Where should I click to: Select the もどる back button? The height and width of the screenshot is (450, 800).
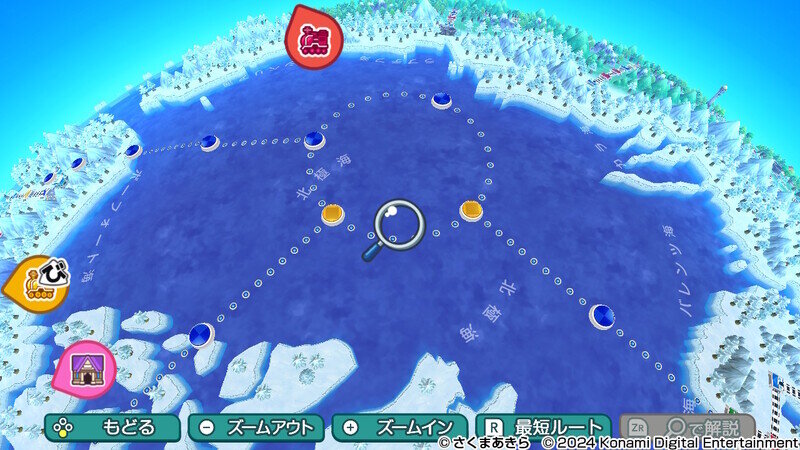[112, 427]
